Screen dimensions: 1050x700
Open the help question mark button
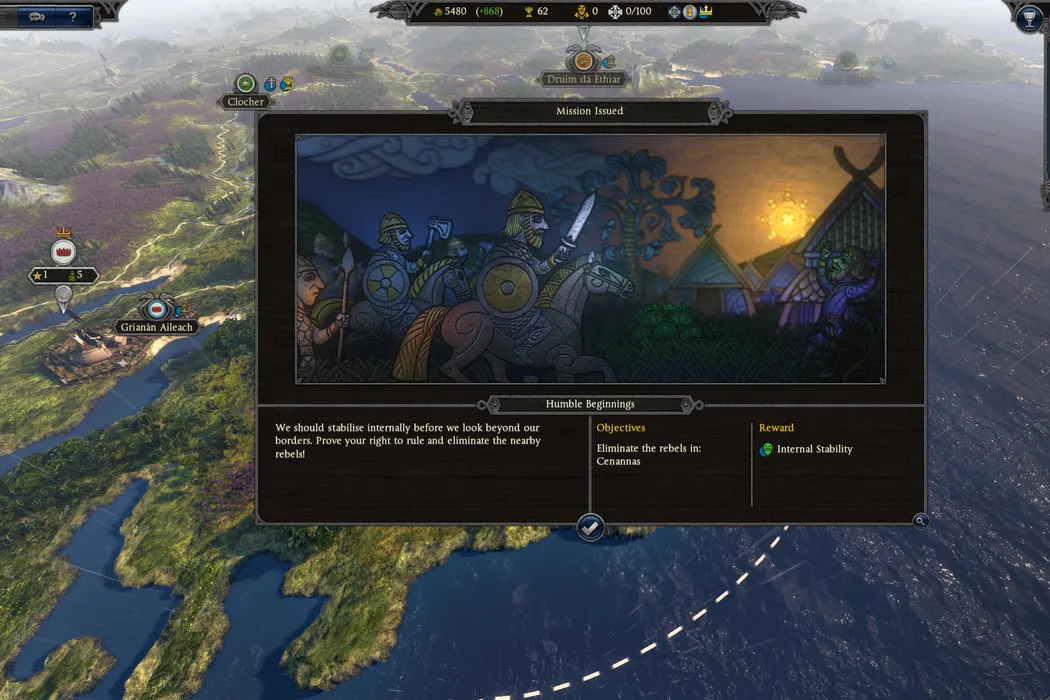72,17
